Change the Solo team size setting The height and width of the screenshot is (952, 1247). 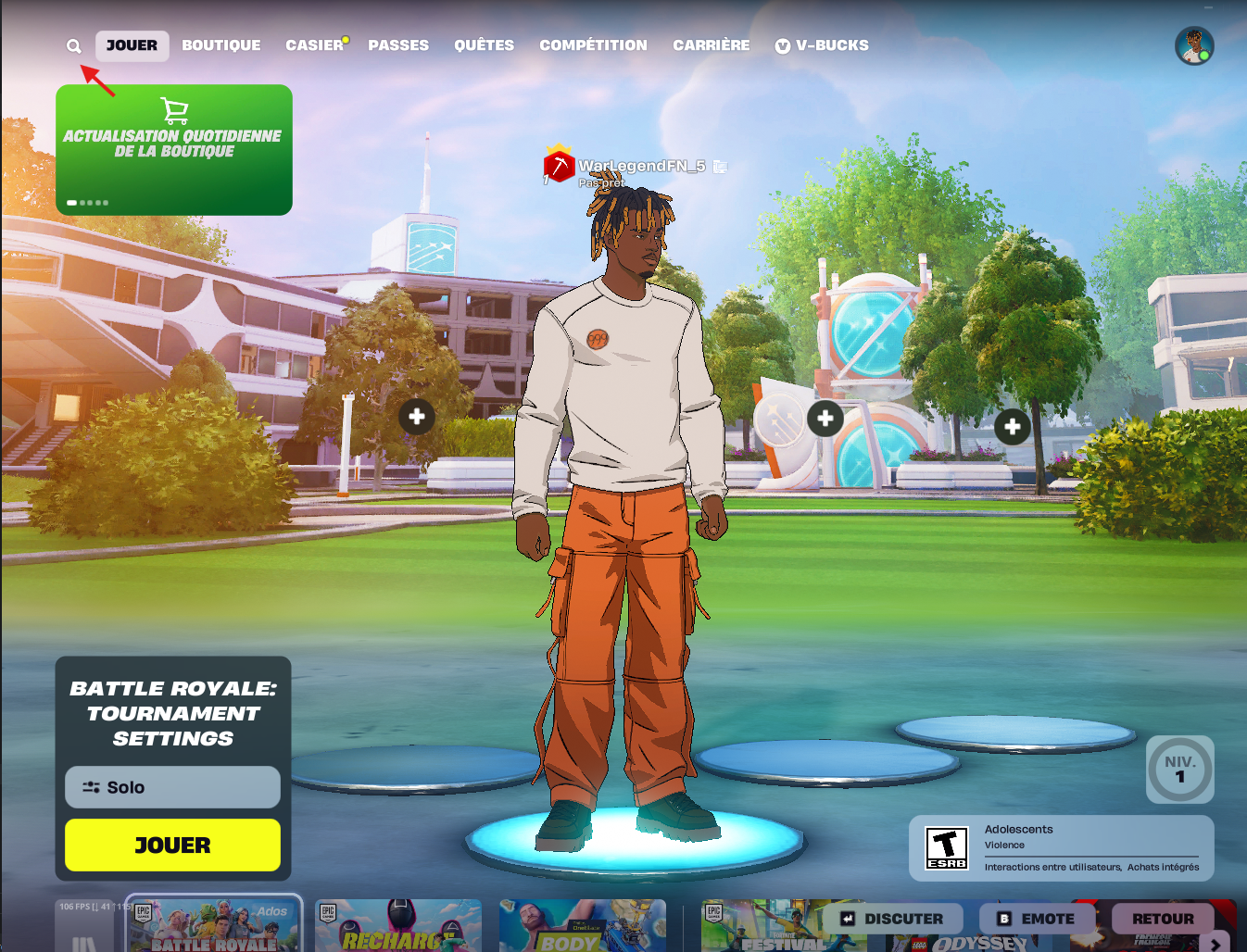coord(172,787)
